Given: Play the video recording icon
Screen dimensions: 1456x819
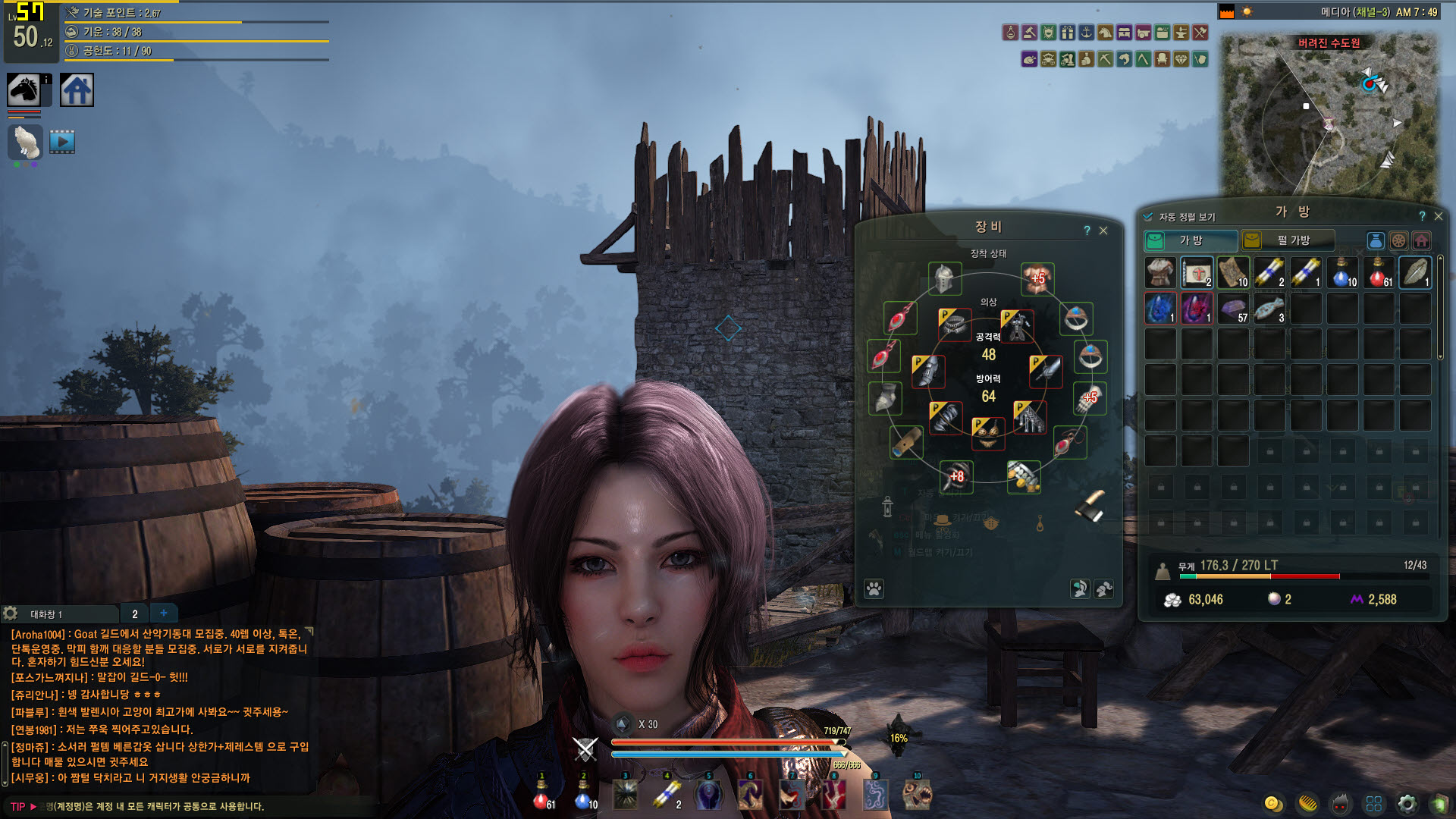Looking at the screenshot, I should [x=62, y=142].
